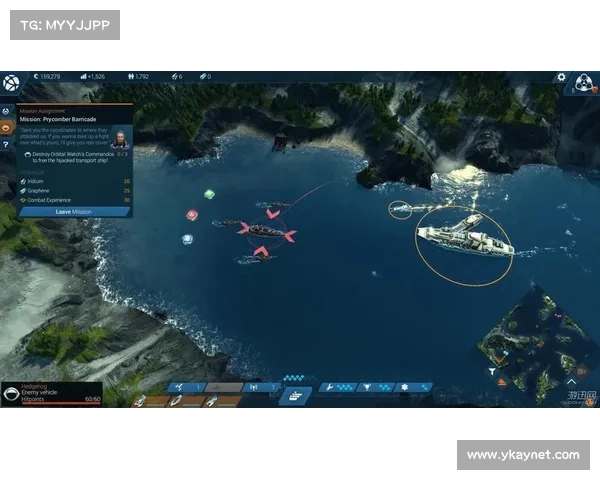
Task: Activate the wrench repair ability
Action: 327,387
